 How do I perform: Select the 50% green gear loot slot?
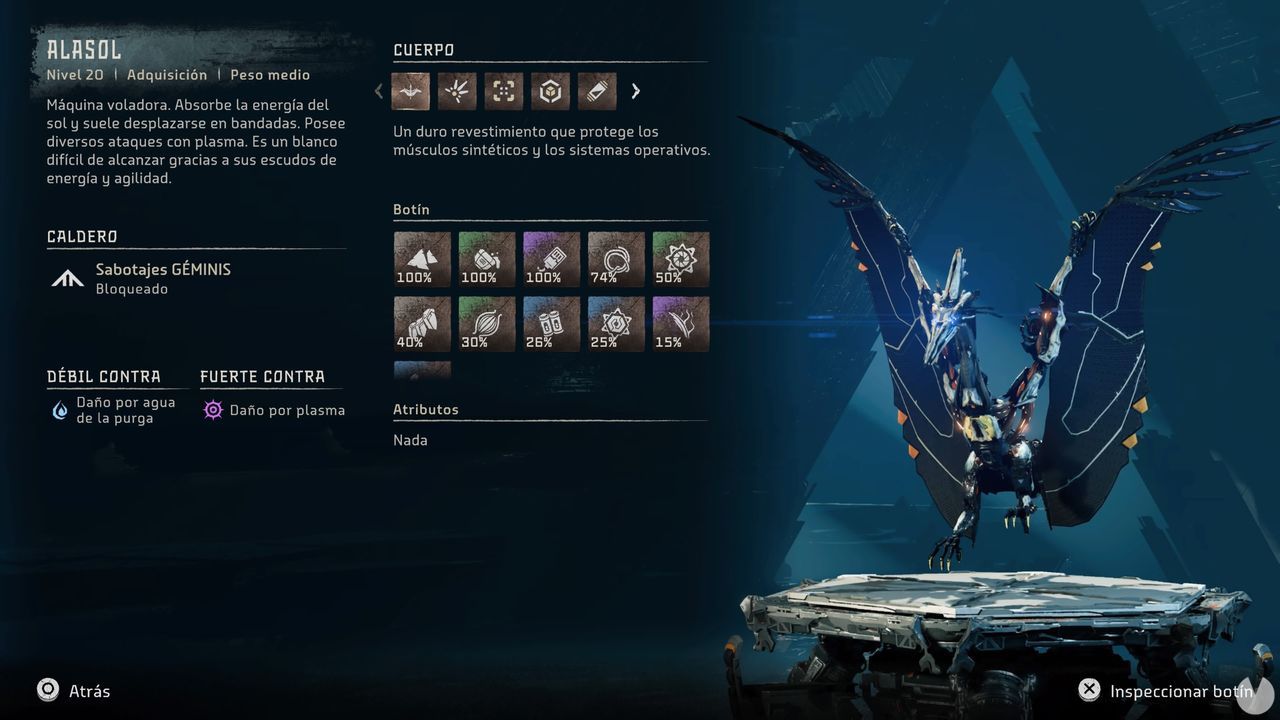pyautogui.click(x=681, y=259)
